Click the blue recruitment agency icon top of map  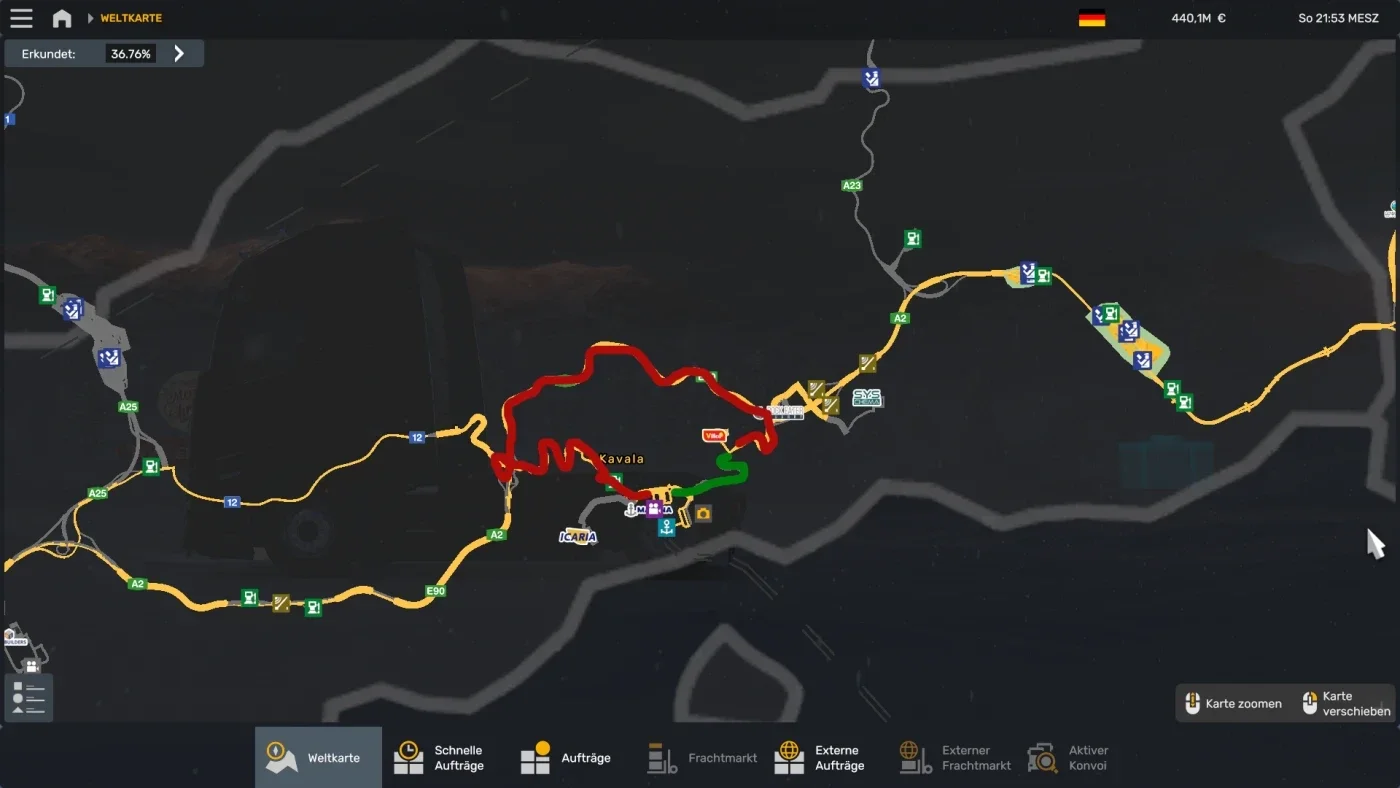pyautogui.click(x=870, y=77)
